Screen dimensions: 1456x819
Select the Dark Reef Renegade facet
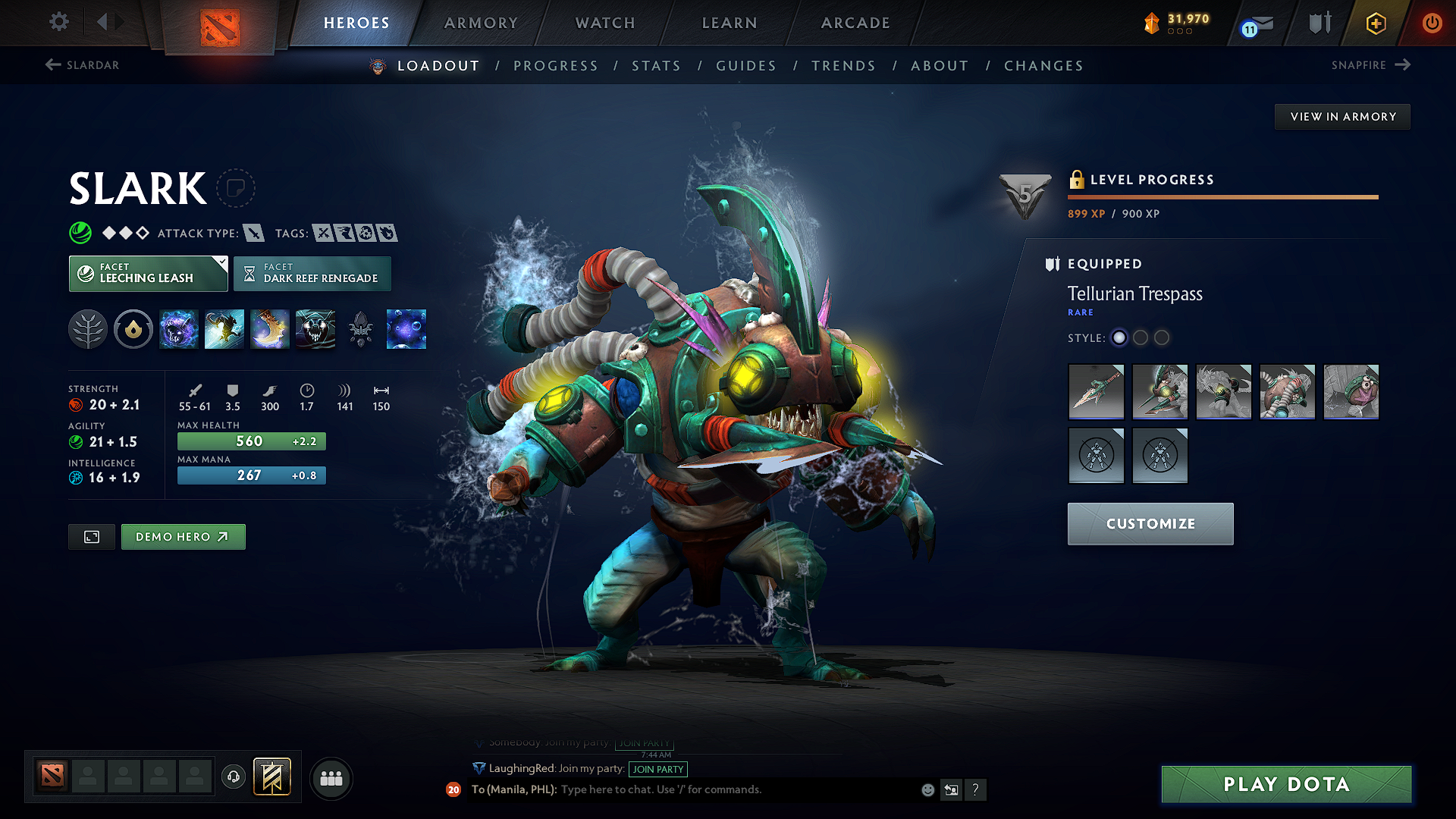coord(312,273)
